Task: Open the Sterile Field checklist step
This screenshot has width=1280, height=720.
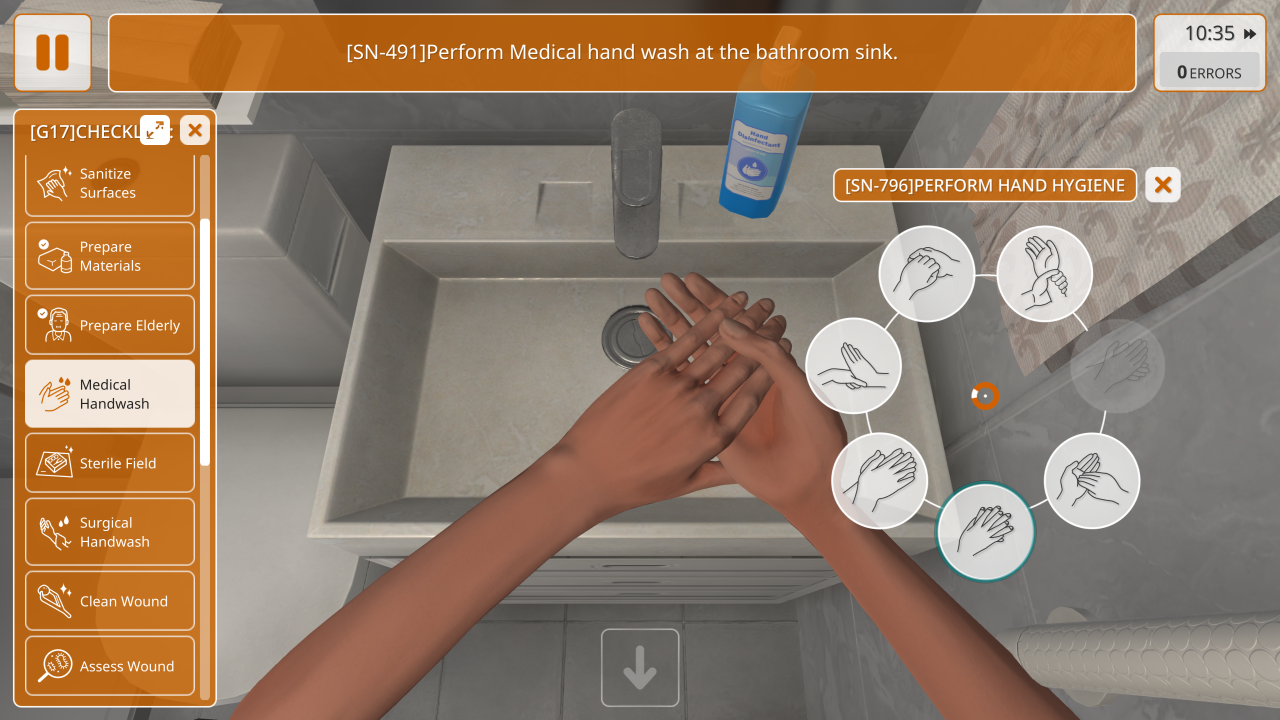Action: click(x=110, y=463)
